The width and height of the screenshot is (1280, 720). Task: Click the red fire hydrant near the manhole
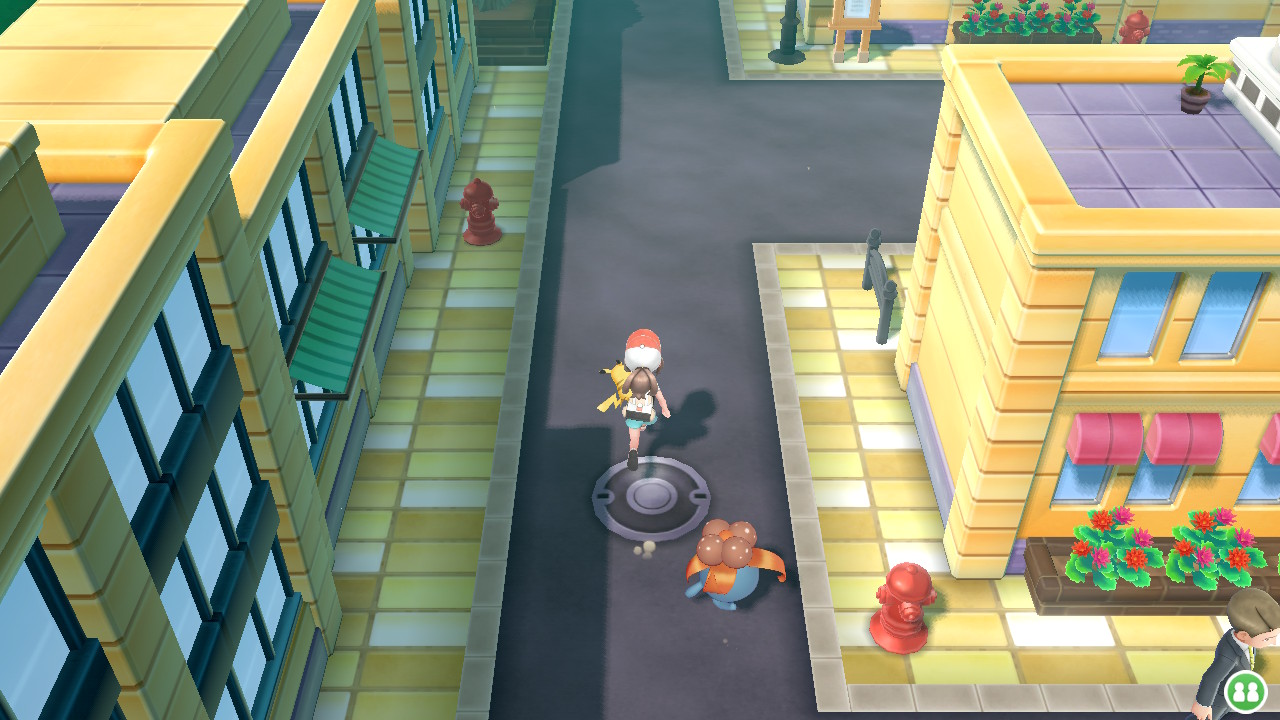click(905, 605)
